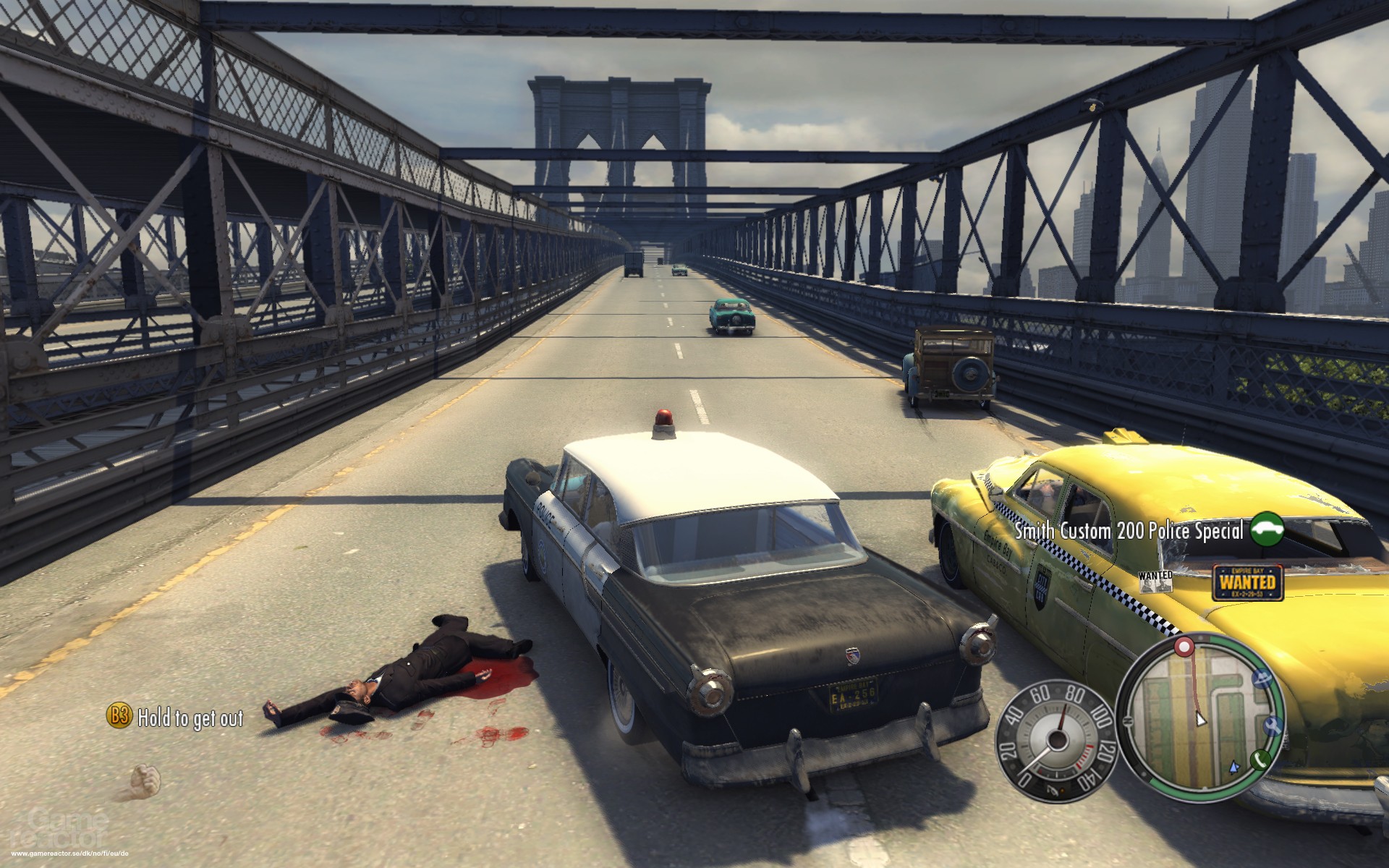Viewport: 1389px width, 868px height.
Task: Select the red destination marker atop minimap
Action: click(x=1184, y=647)
